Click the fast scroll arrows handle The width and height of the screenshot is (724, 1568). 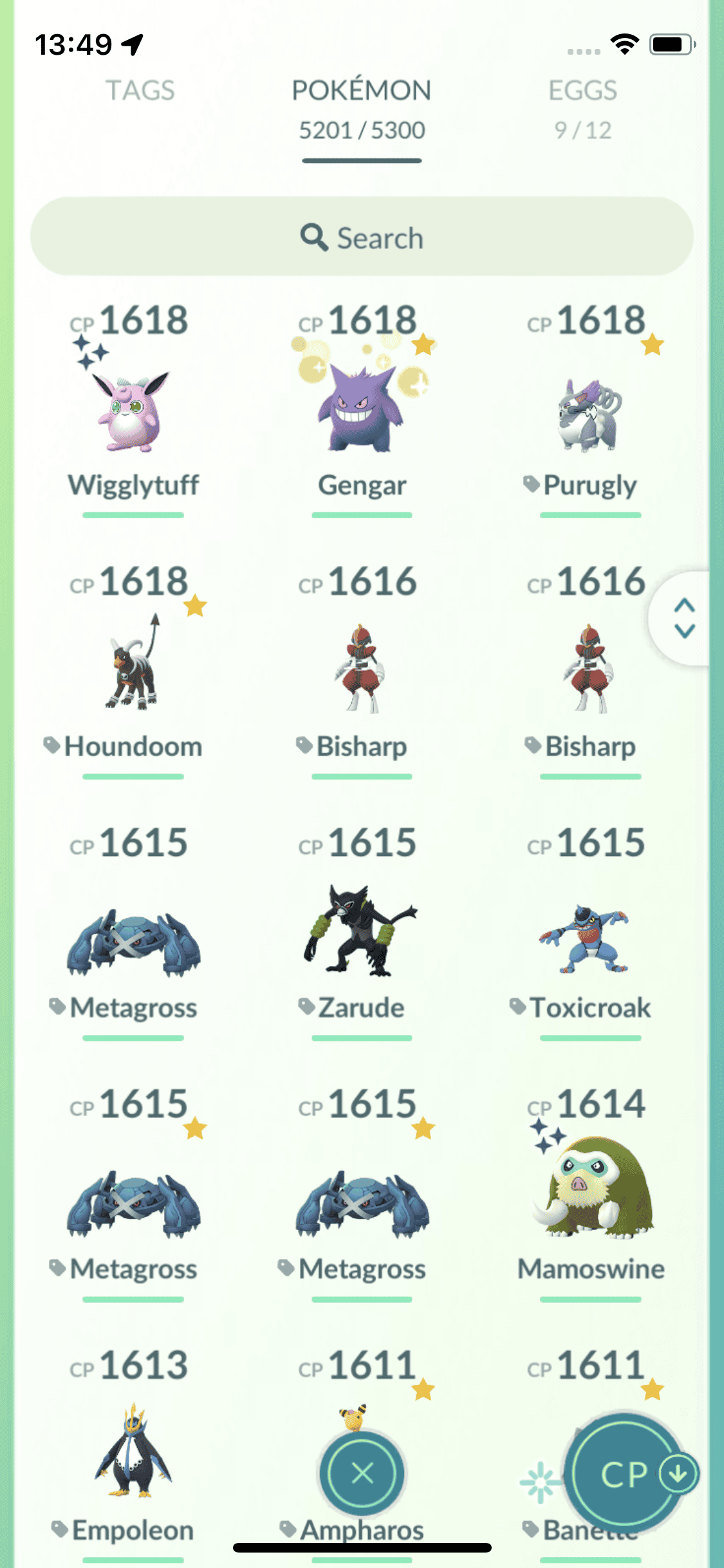[684, 618]
